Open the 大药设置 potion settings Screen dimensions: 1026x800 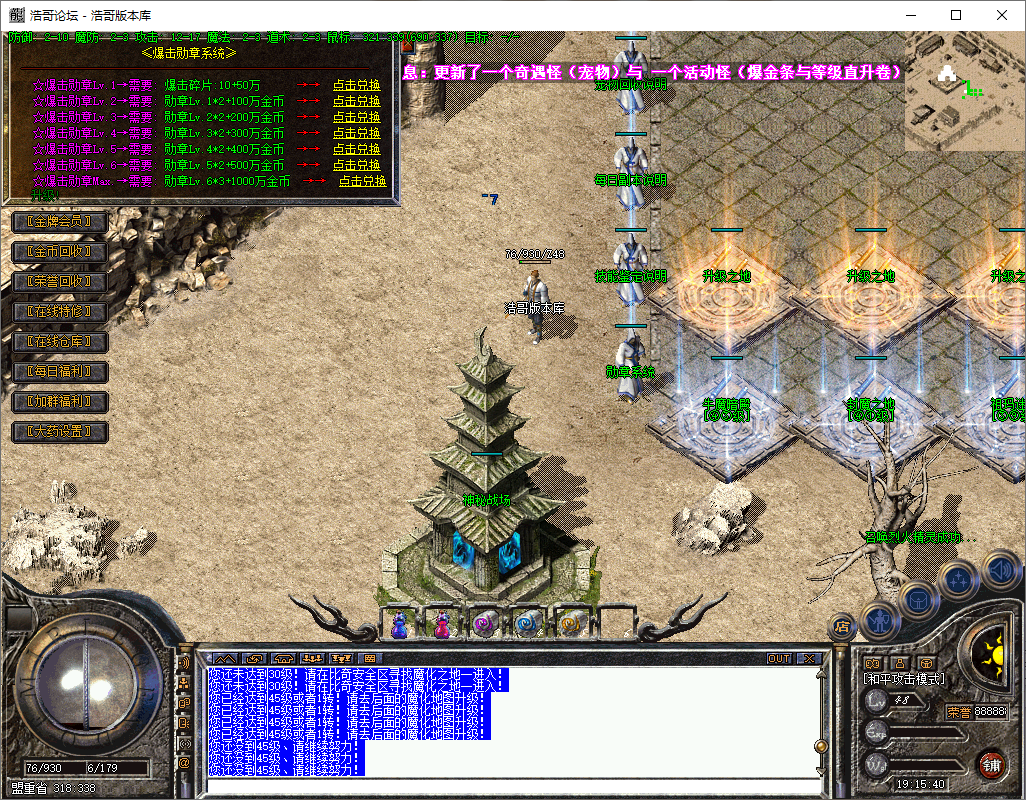pyautogui.click(x=59, y=432)
